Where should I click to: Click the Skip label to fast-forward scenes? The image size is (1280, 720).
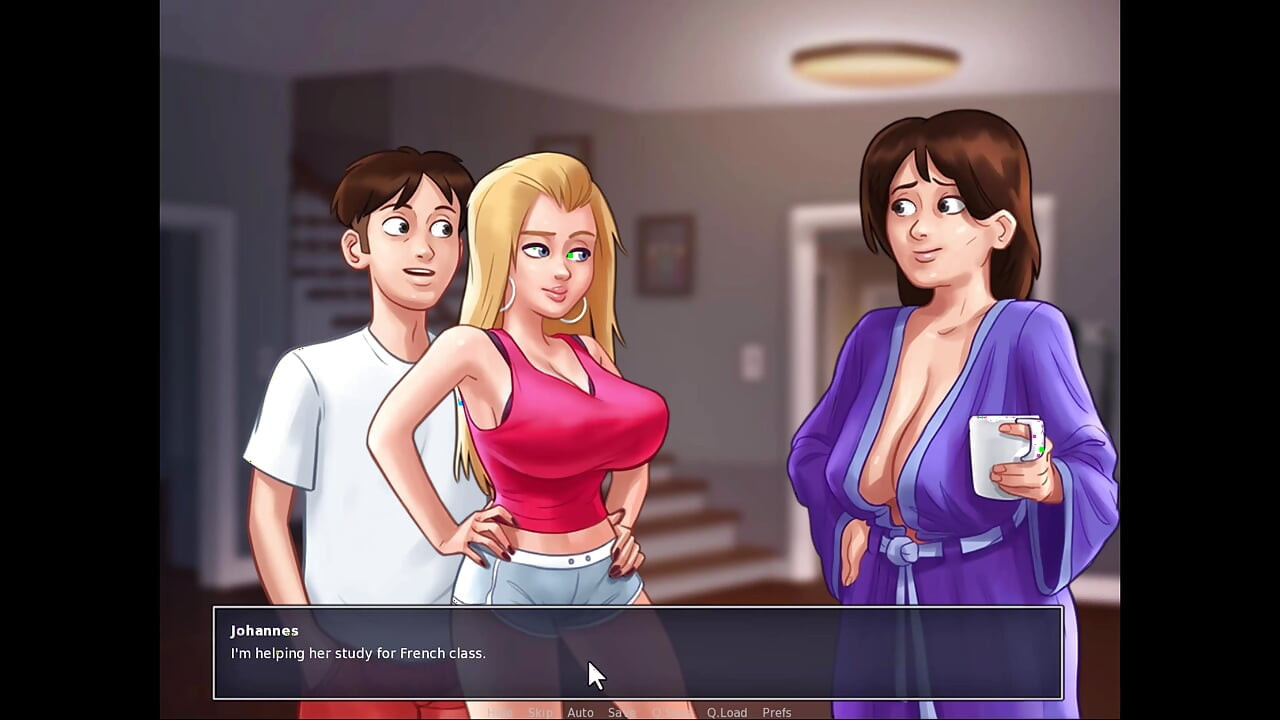[x=540, y=712]
